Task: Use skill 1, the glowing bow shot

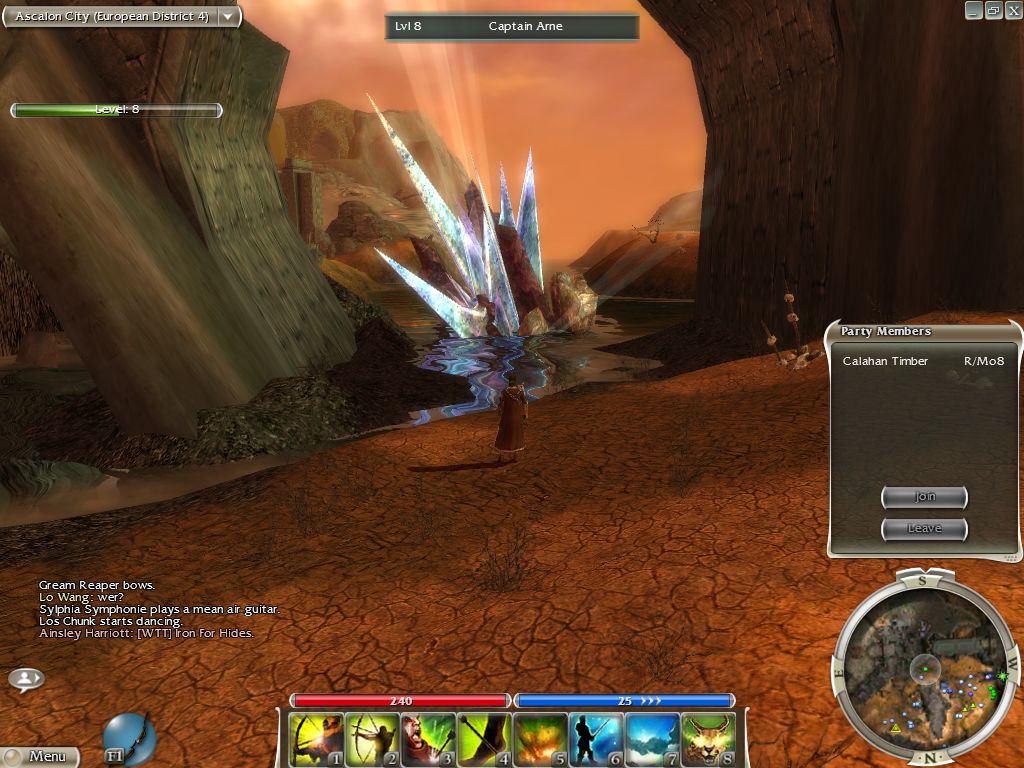Action: click(x=317, y=740)
